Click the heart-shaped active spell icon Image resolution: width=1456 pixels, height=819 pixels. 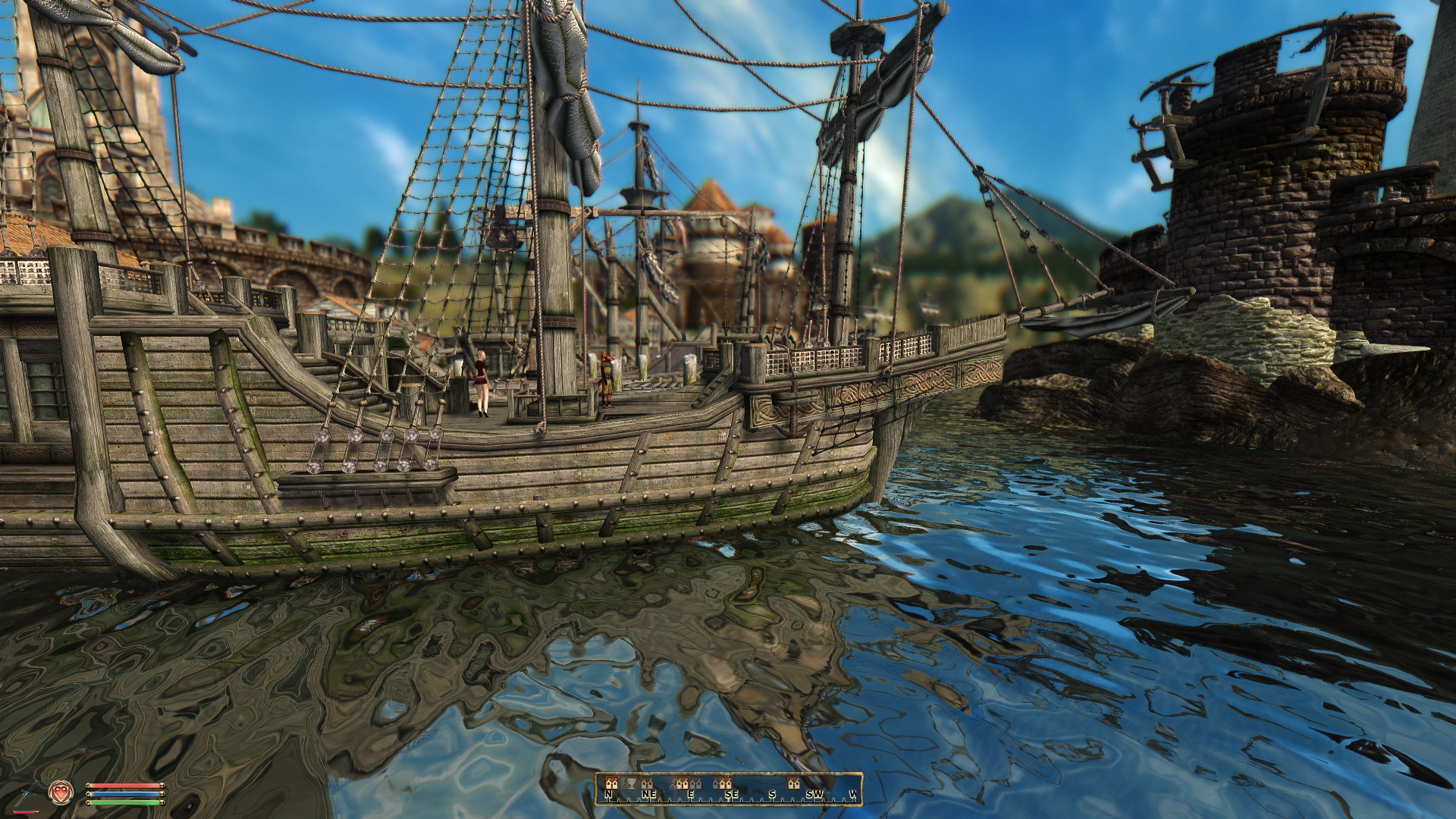point(59,793)
